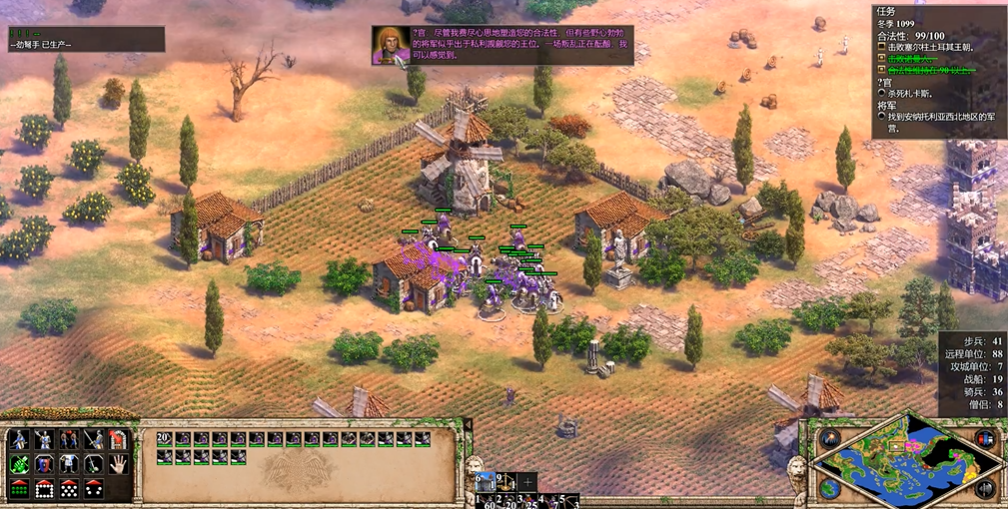
Task: Click the plus button next to the scale icon
Action: (528, 481)
